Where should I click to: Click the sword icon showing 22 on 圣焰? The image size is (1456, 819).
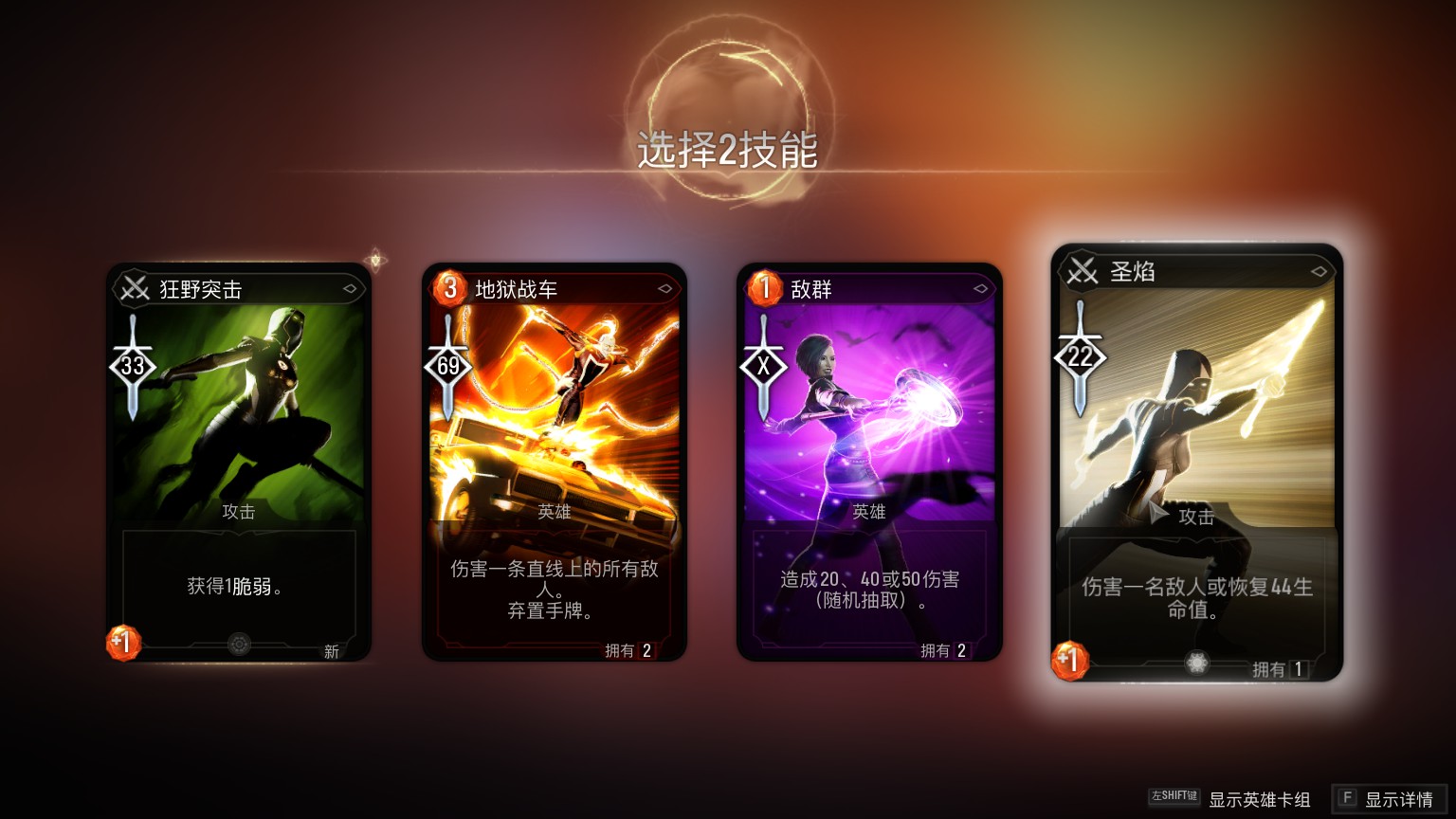1081,355
